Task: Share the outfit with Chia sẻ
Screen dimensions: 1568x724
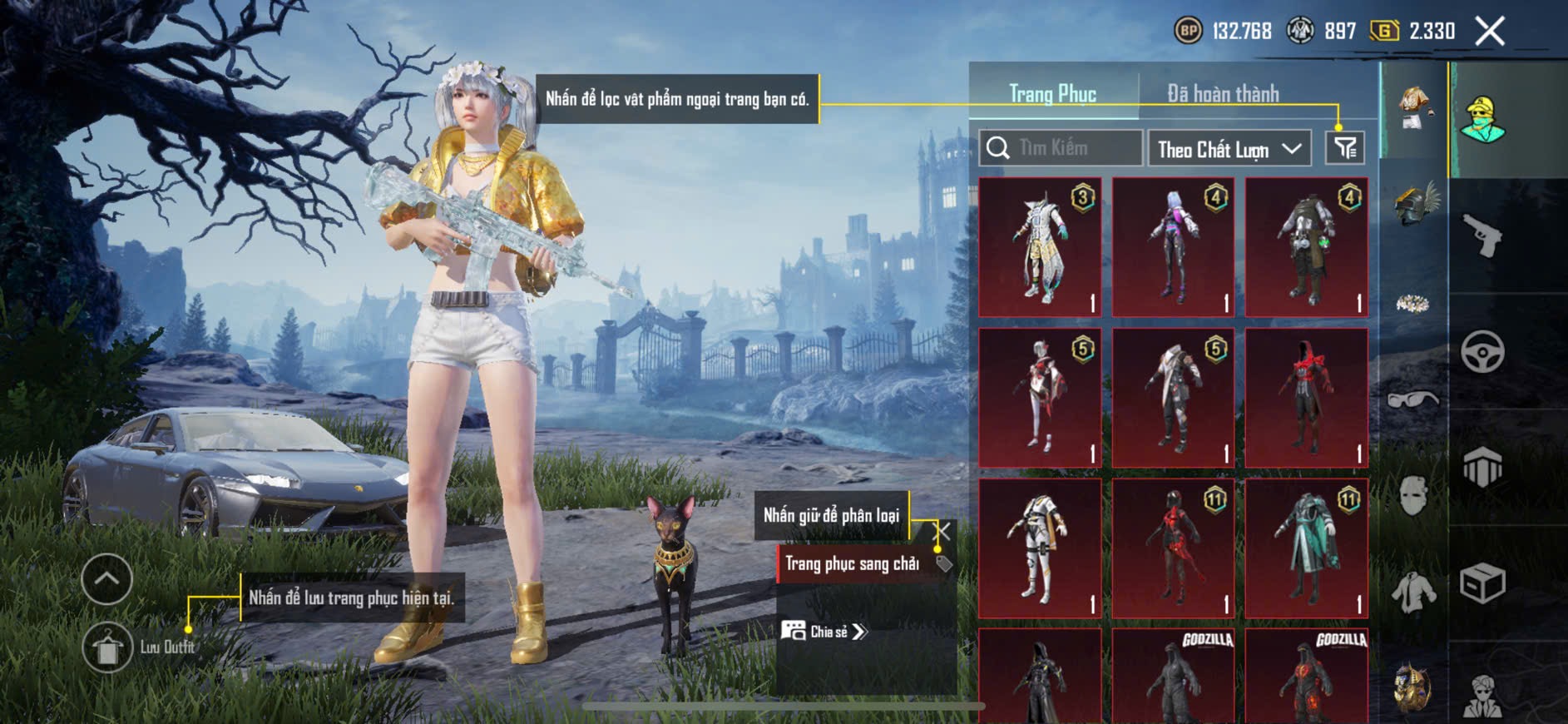Action: (824, 632)
